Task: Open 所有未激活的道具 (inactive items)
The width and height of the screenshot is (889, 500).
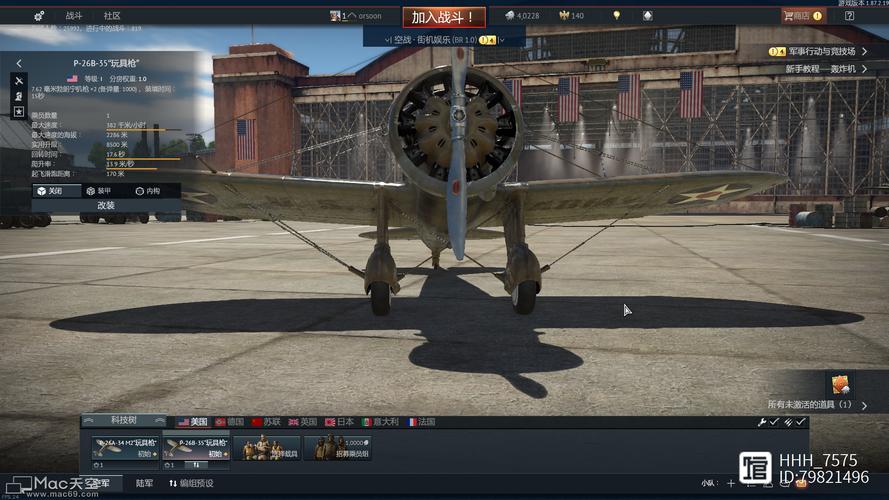Action: coord(812,404)
